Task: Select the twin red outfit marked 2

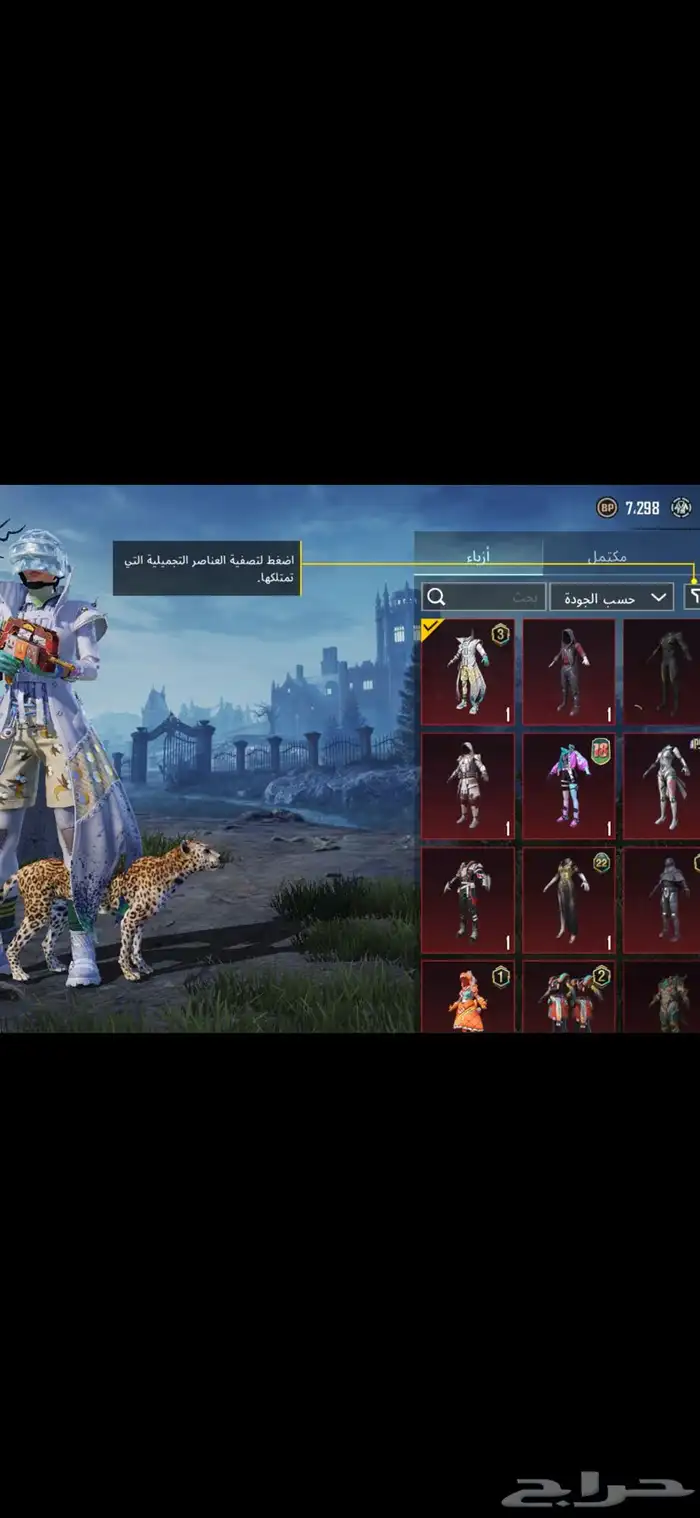Action: pyautogui.click(x=568, y=996)
